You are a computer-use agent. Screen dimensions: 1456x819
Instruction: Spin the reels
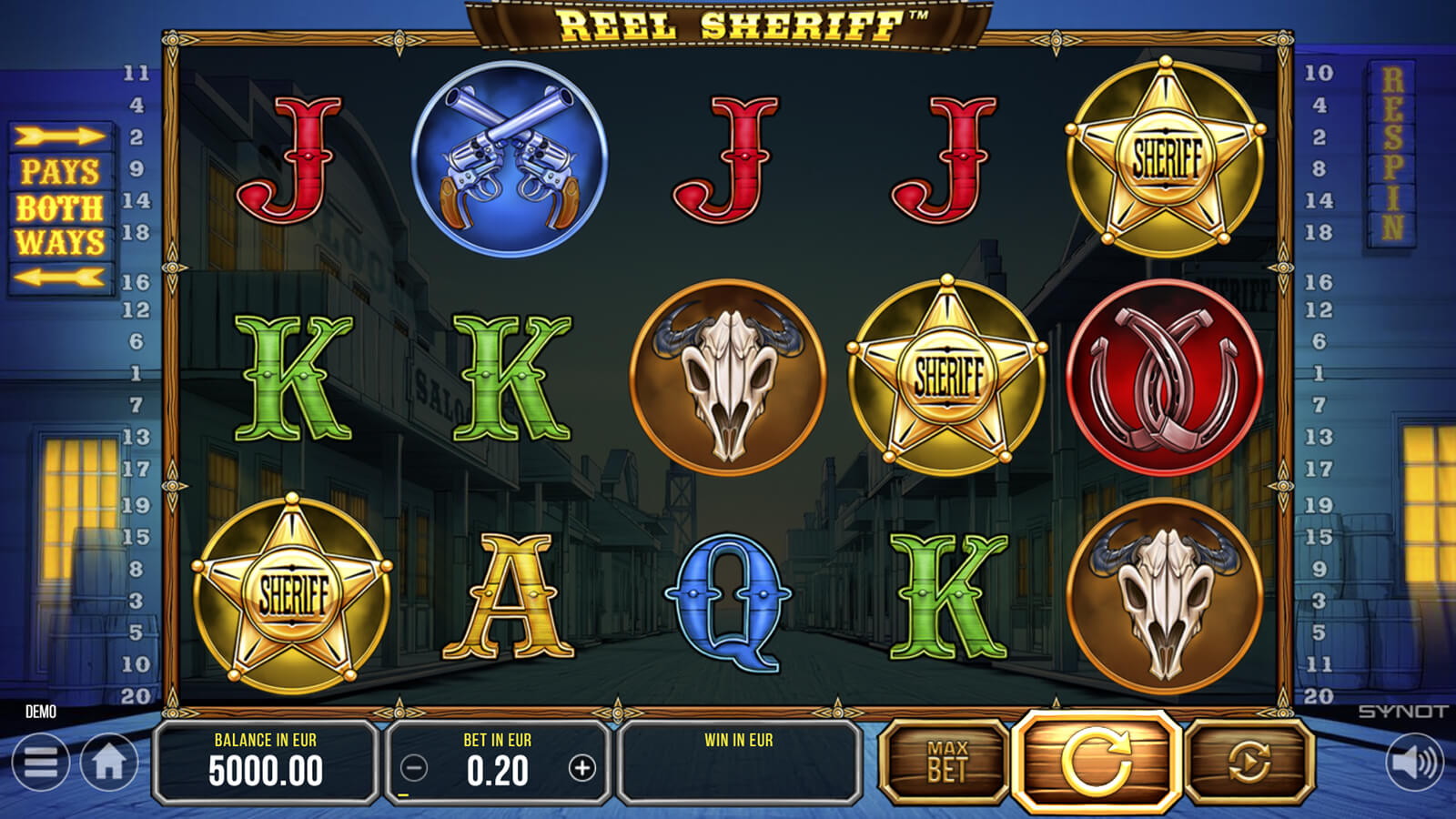point(1097,762)
